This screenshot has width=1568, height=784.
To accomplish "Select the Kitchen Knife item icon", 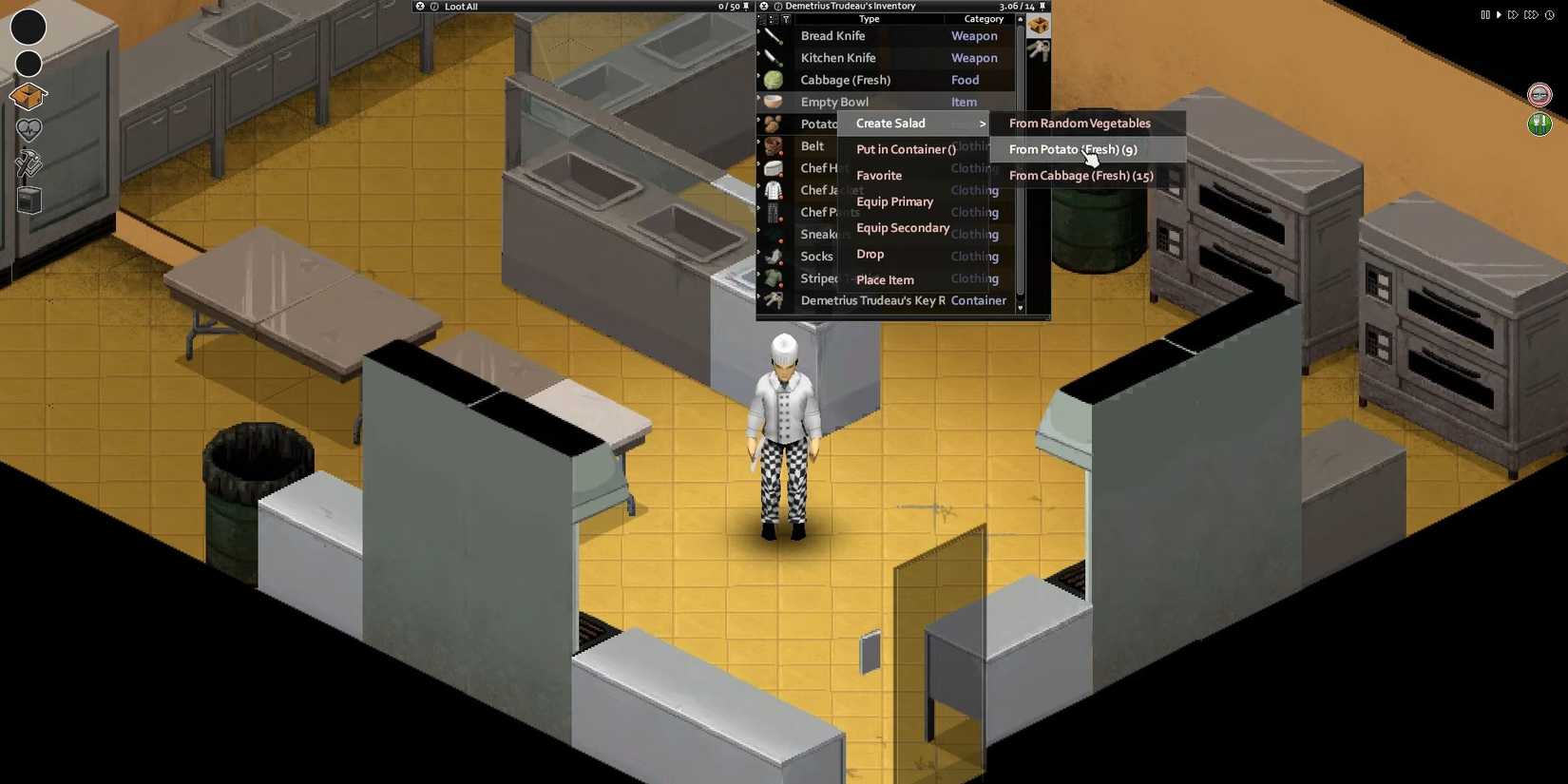I will click(772, 57).
